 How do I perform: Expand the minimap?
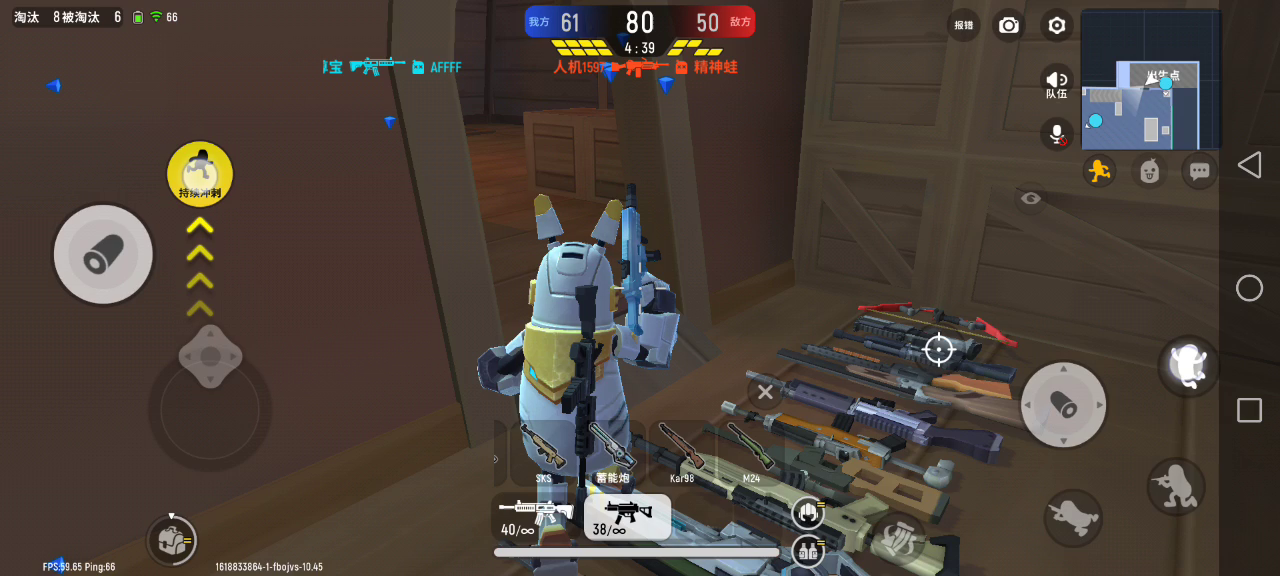click(x=1150, y=80)
